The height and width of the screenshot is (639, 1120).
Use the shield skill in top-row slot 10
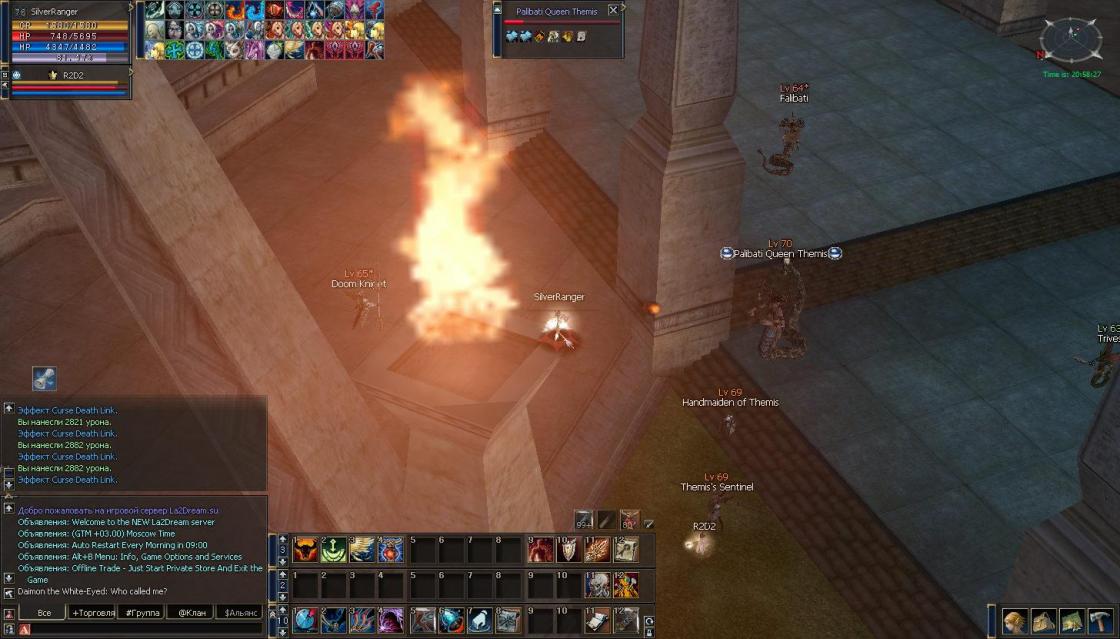pyautogui.click(x=568, y=550)
